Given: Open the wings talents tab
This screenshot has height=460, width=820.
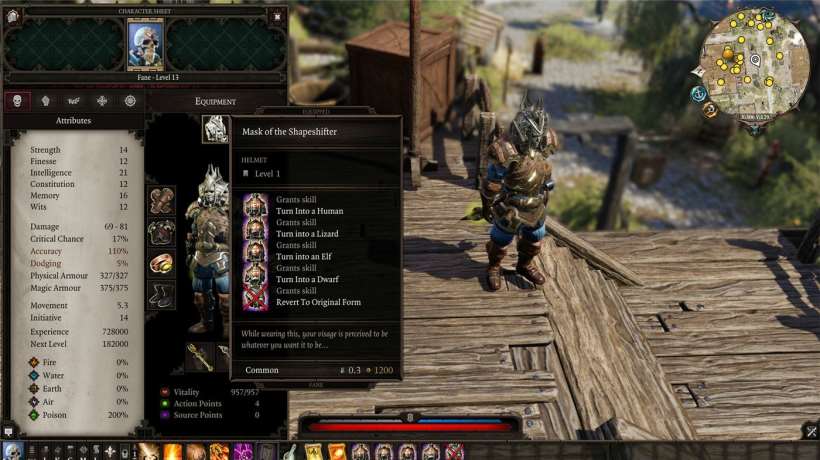Looking at the screenshot, I should coord(73,100).
